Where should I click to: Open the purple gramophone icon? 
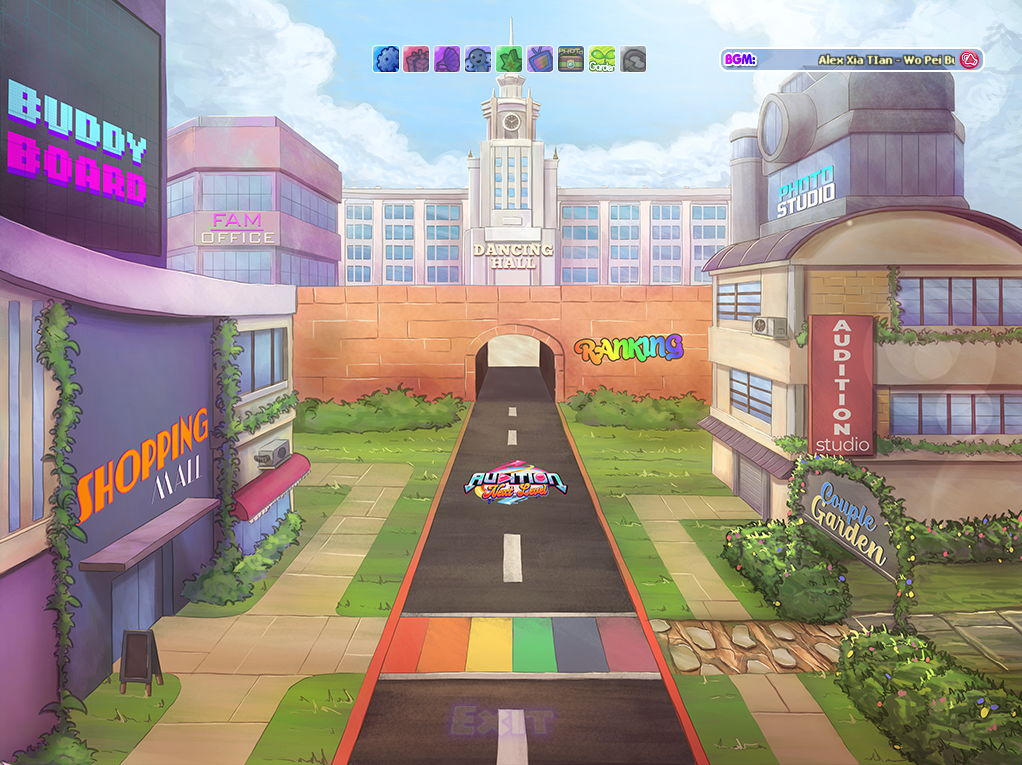click(x=447, y=59)
